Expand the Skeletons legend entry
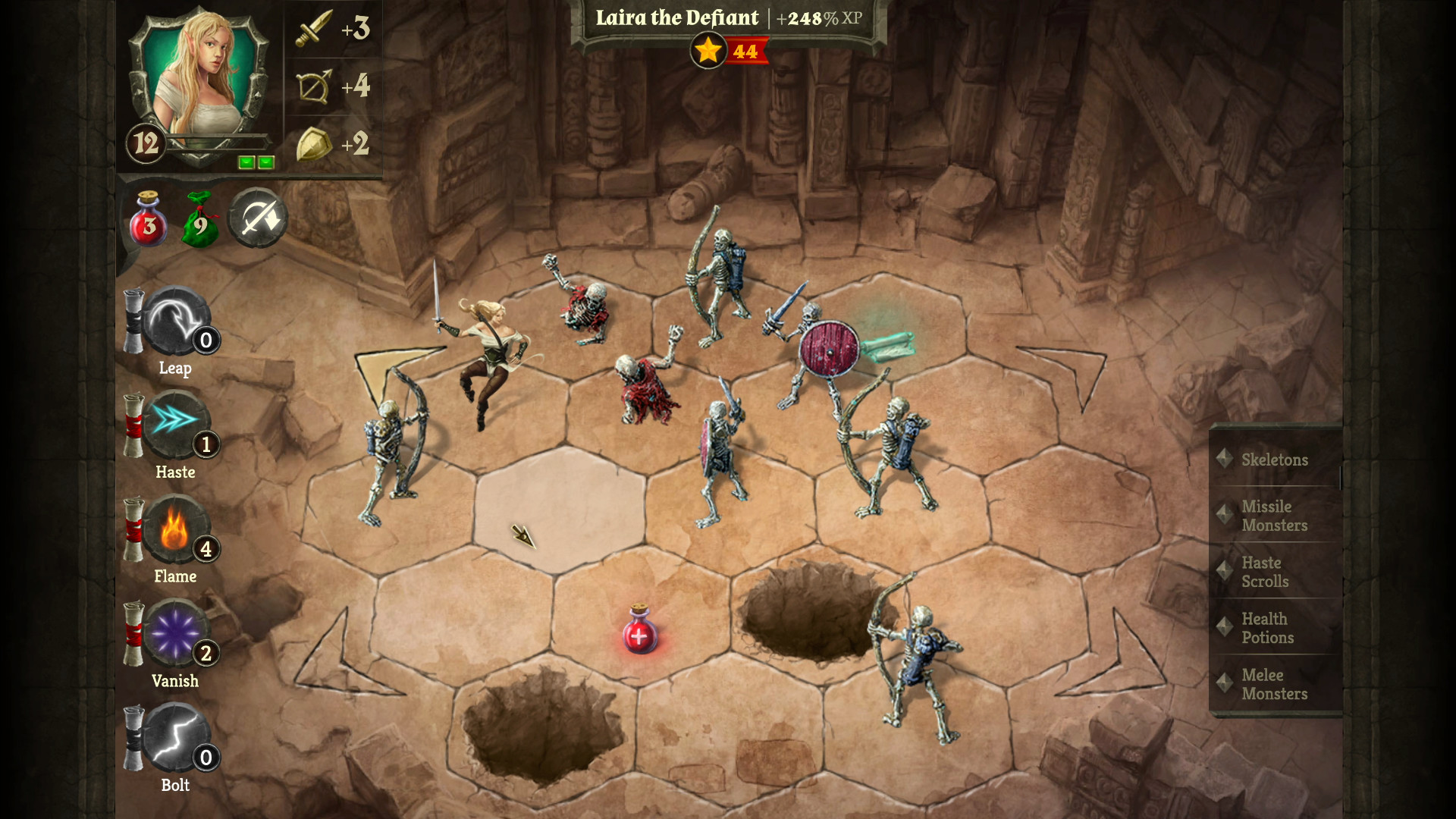1456x819 pixels. tap(1274, 460)
